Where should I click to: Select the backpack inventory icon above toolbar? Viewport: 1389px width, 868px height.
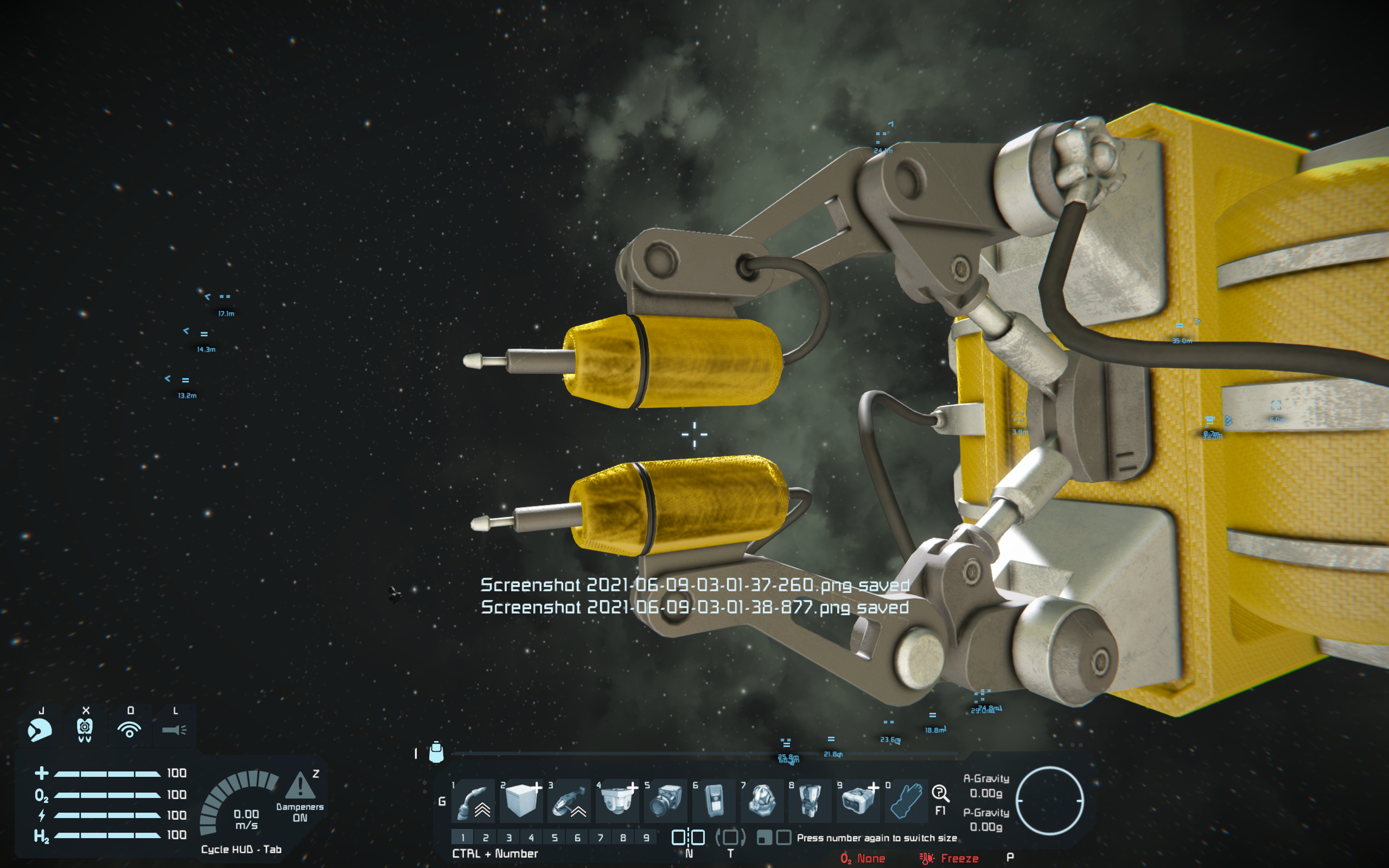[x=436, y=752]
